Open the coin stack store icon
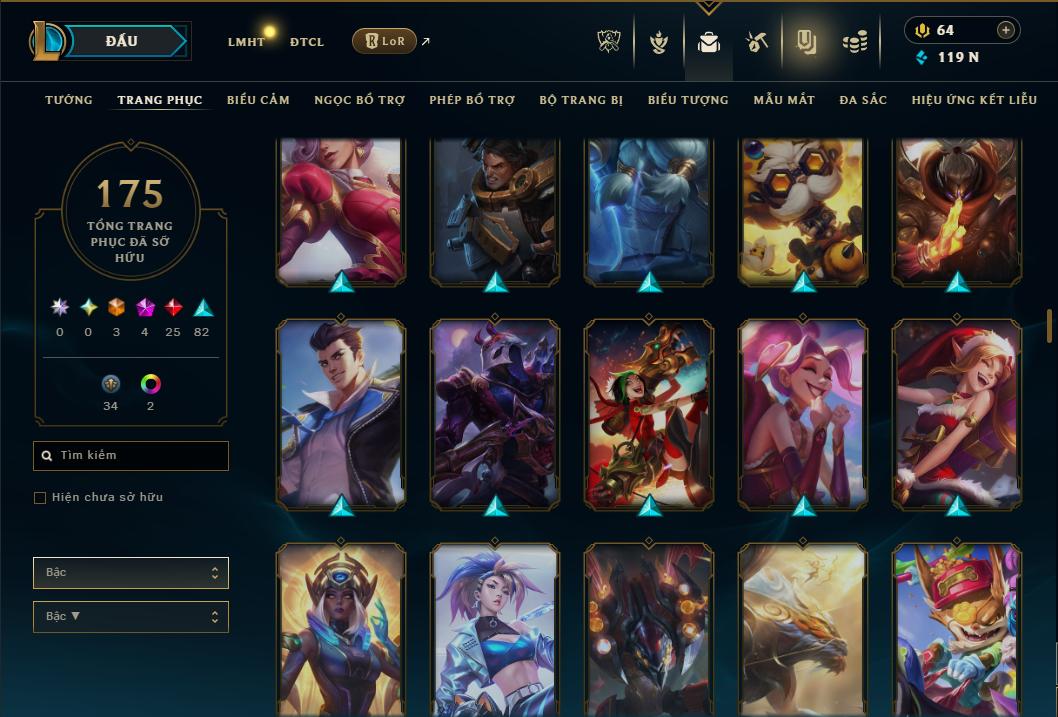This screenshot has height=717, width=1058. pyautogui.click(x=854, y=42)
